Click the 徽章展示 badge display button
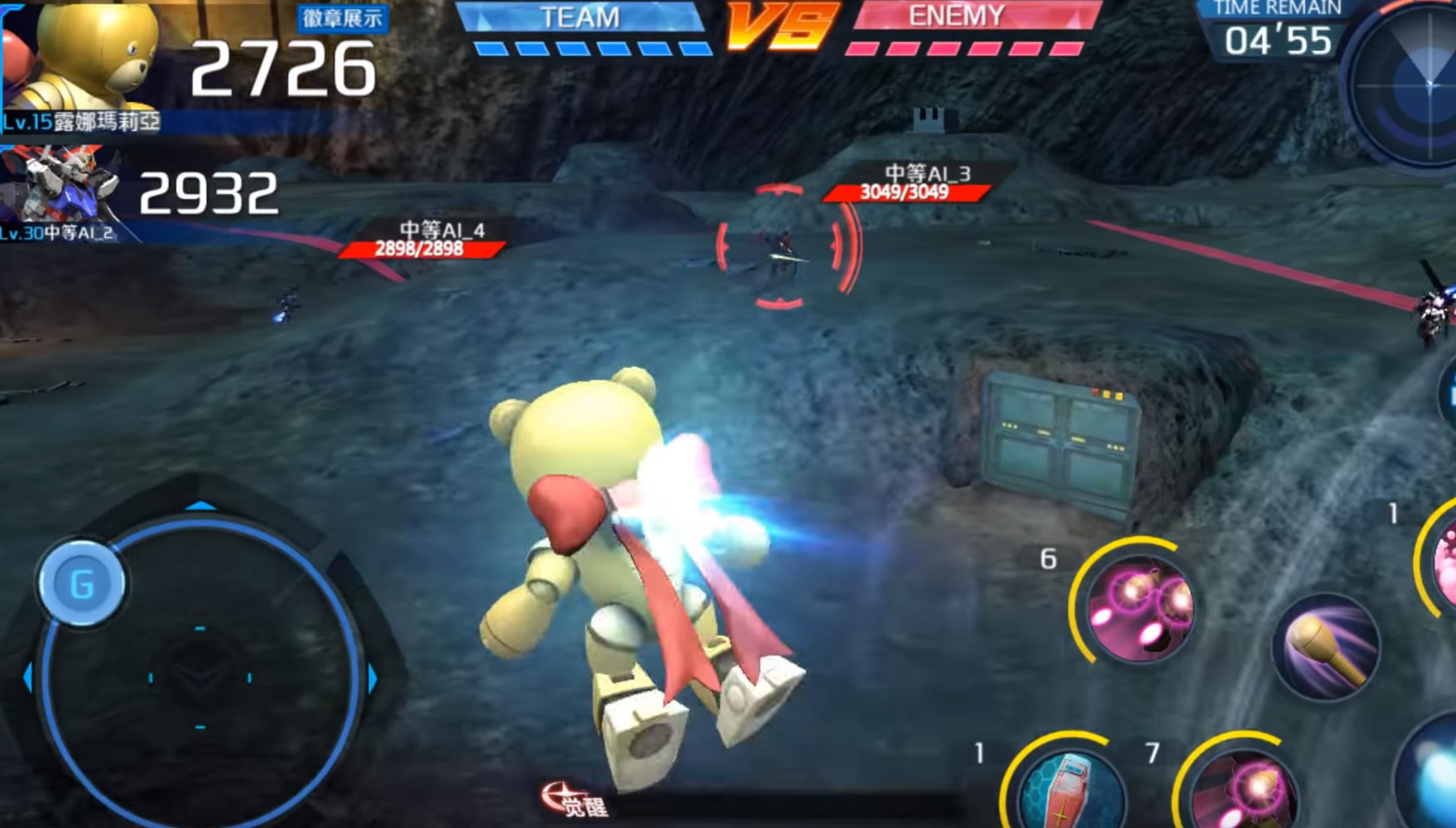The width and height of the screenshot is (1456, 828). [x=342, y=18]
